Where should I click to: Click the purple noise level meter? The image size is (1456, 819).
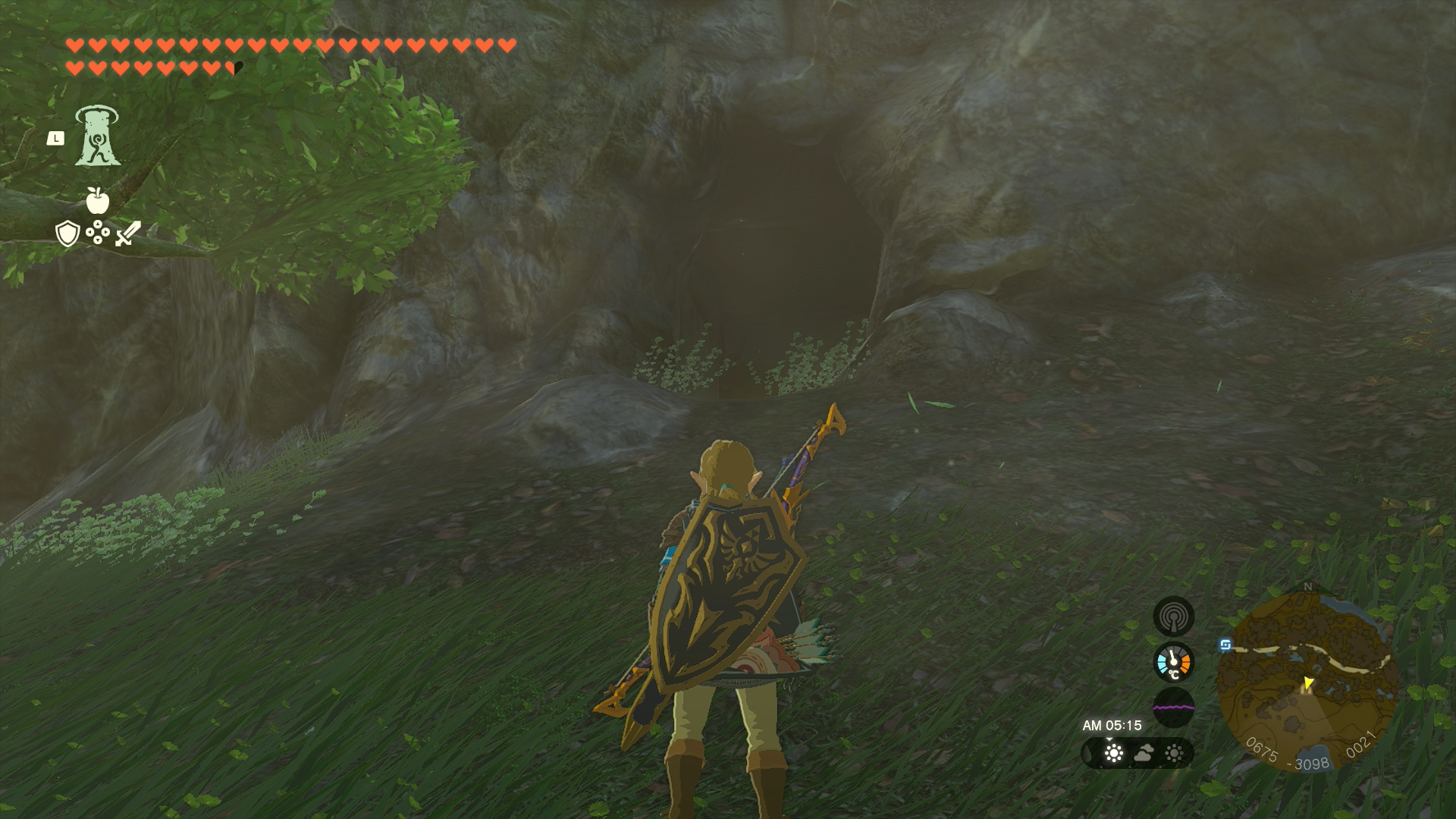point(1173,708)
